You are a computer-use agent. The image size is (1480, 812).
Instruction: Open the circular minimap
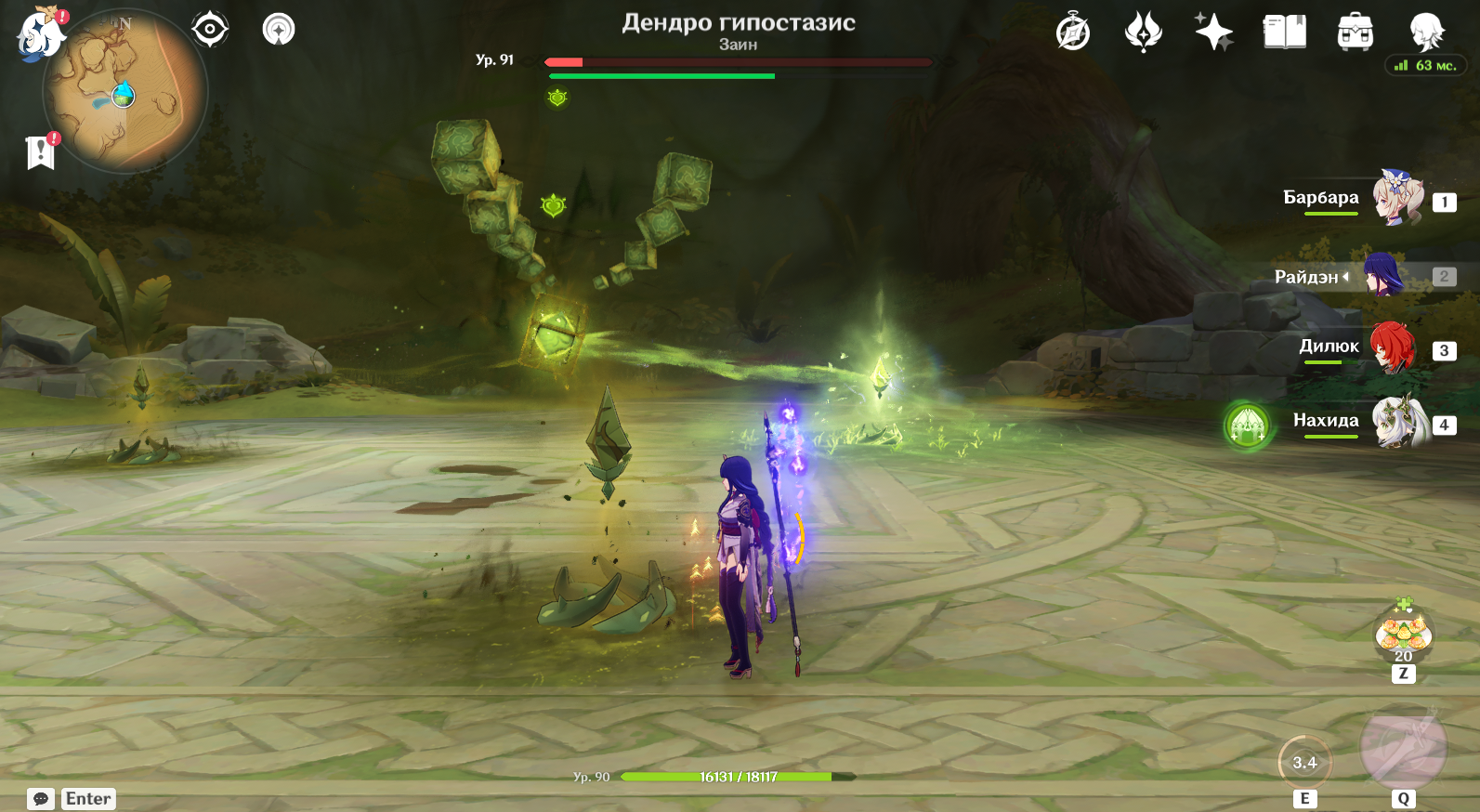point(124,91)
